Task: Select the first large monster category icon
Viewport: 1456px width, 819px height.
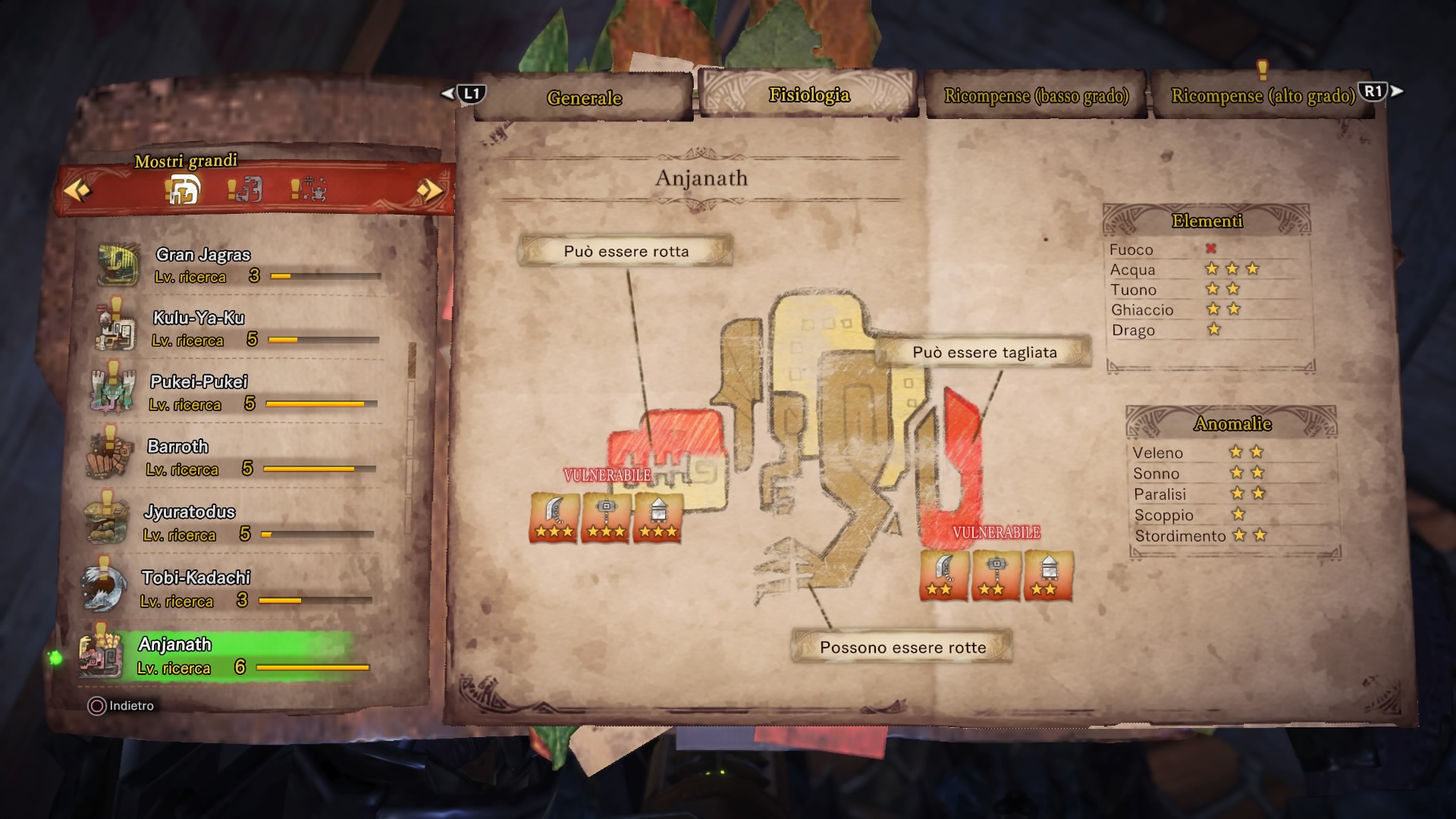Action: coord(183,189)
